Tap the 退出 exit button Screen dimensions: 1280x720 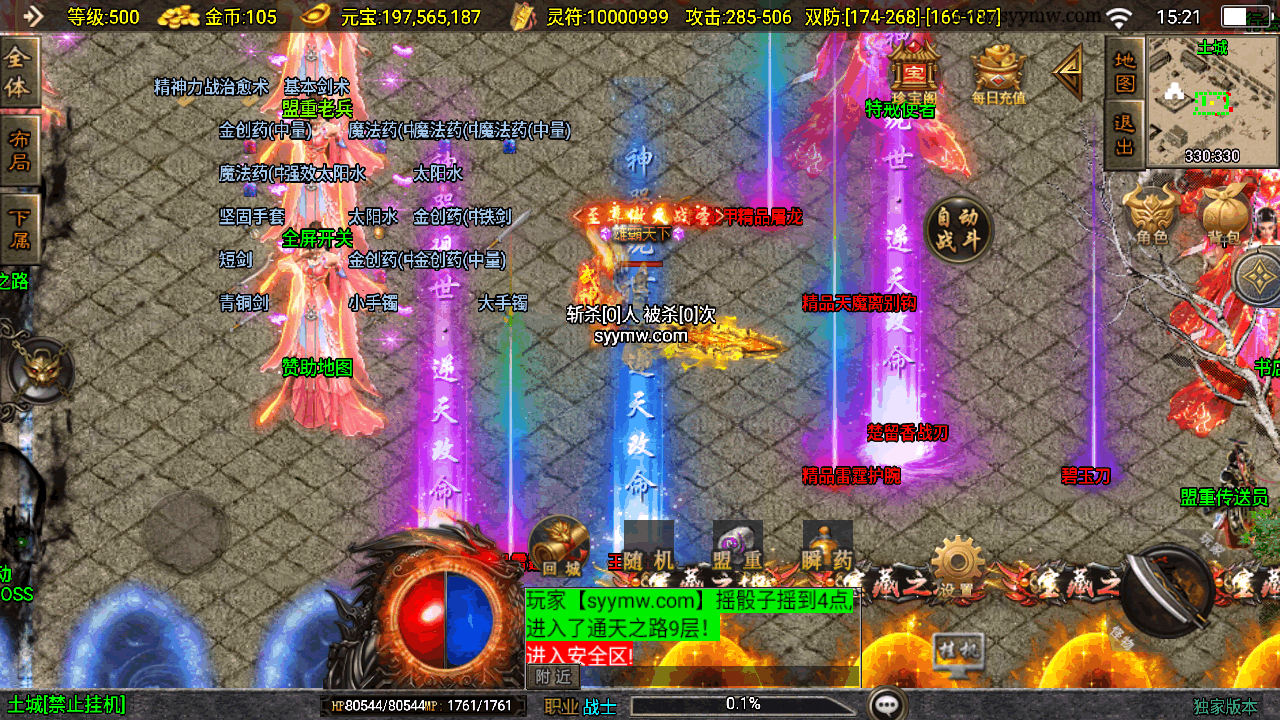coord(1125,135)
